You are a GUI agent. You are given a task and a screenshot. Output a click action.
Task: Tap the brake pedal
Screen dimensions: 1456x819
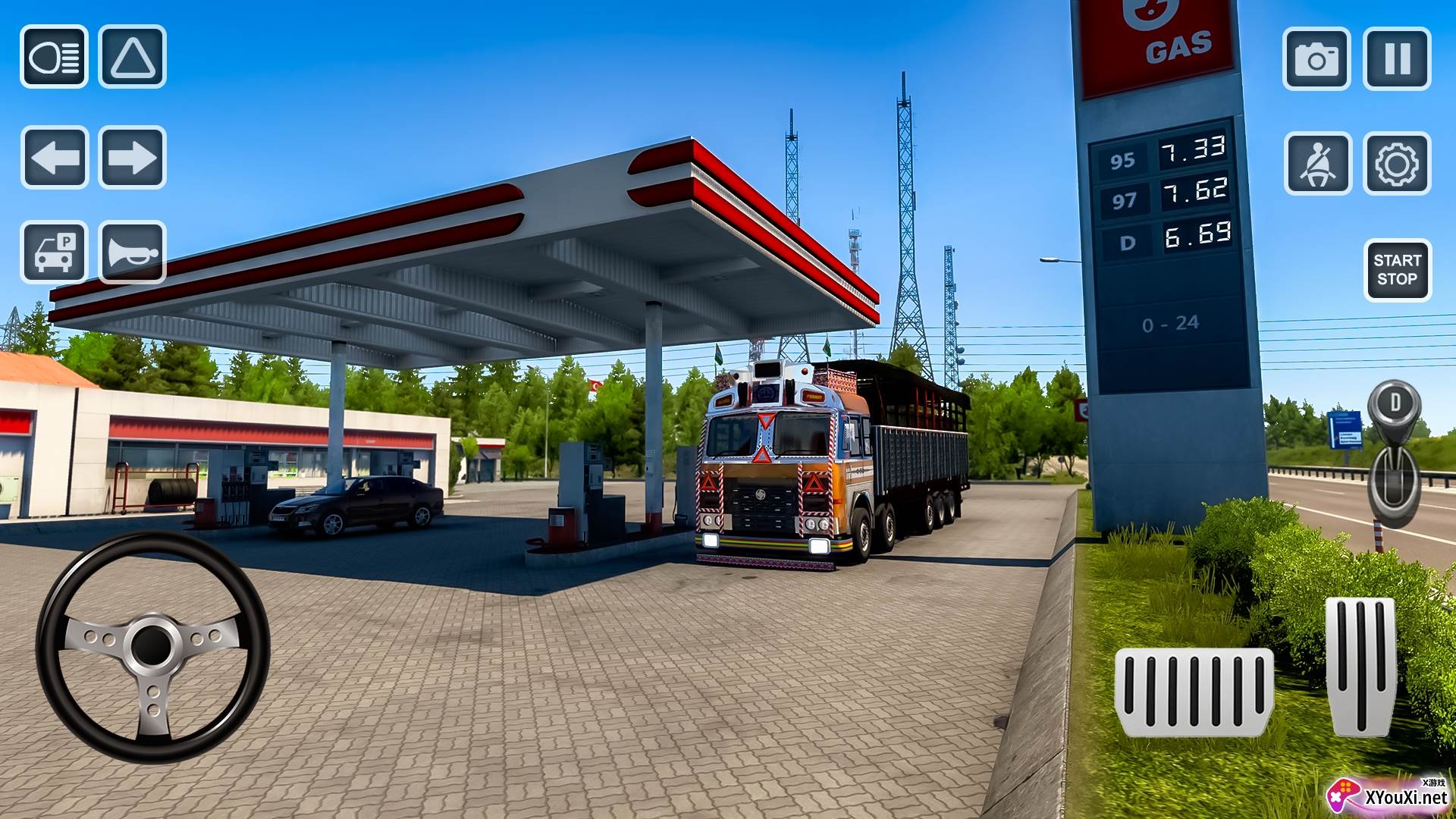coord(1194,692)
